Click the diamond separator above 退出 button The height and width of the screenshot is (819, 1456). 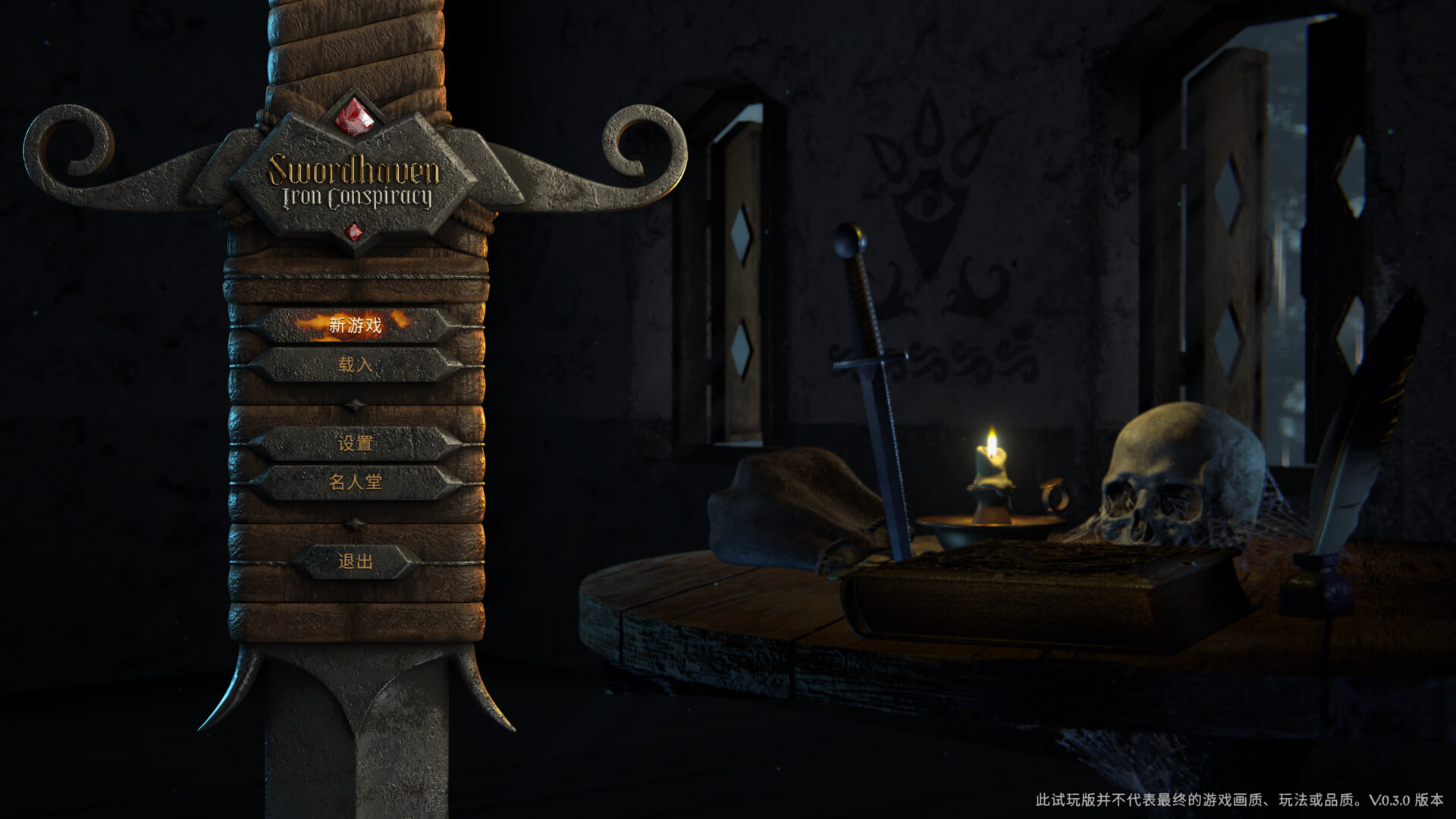[355, 522]
